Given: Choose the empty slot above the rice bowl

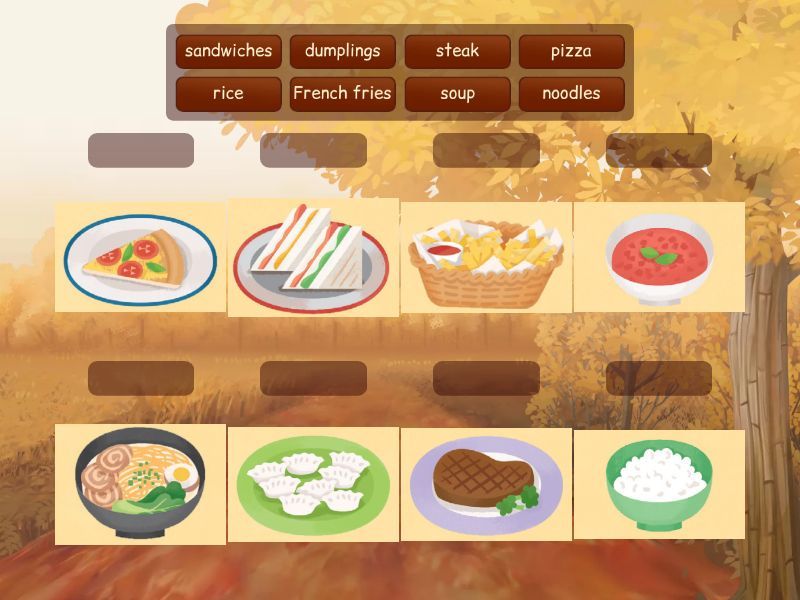Looking at the screenshot, I should [x=659, y=378].
